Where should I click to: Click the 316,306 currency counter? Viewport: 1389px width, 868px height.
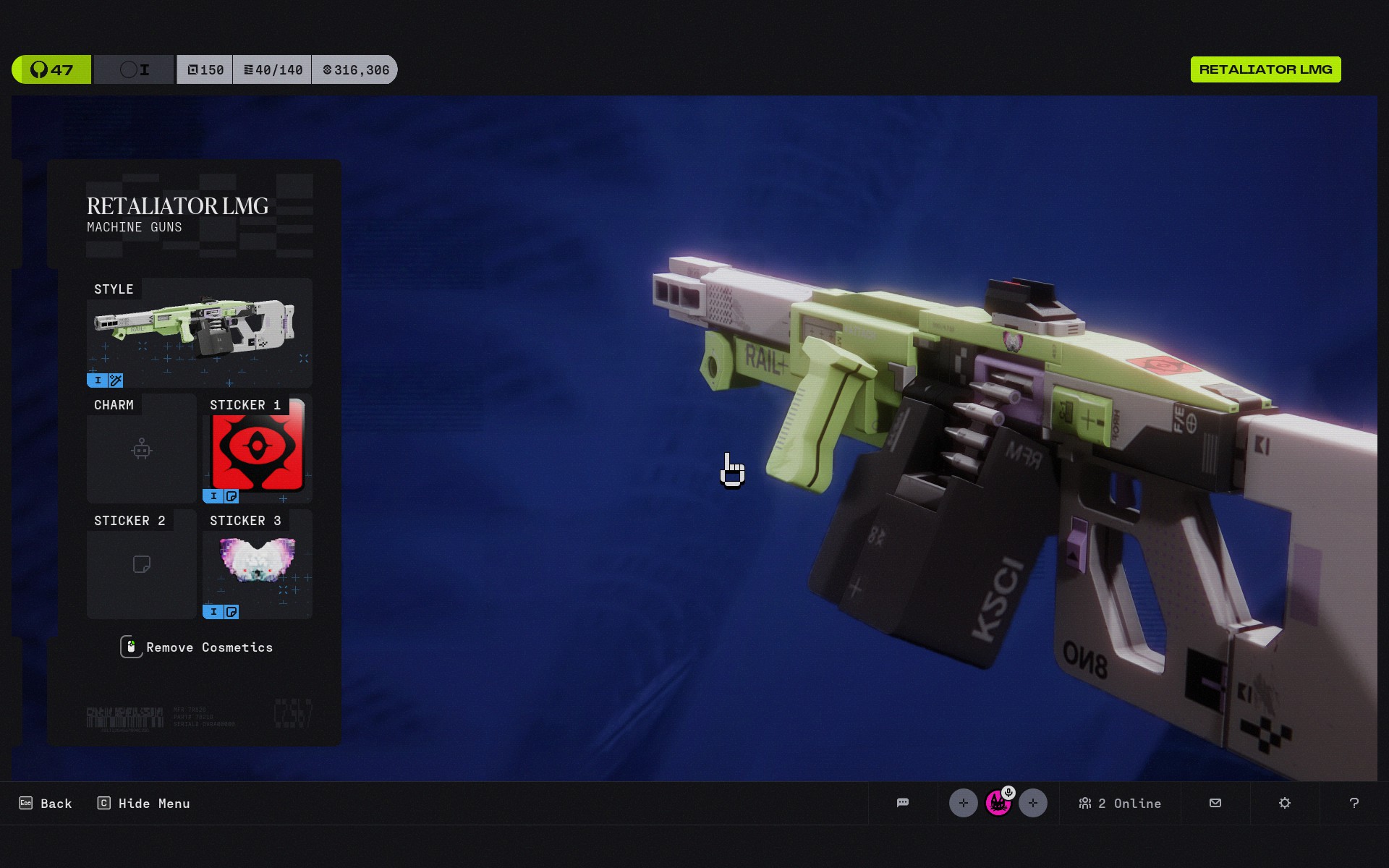pos(355,69)
